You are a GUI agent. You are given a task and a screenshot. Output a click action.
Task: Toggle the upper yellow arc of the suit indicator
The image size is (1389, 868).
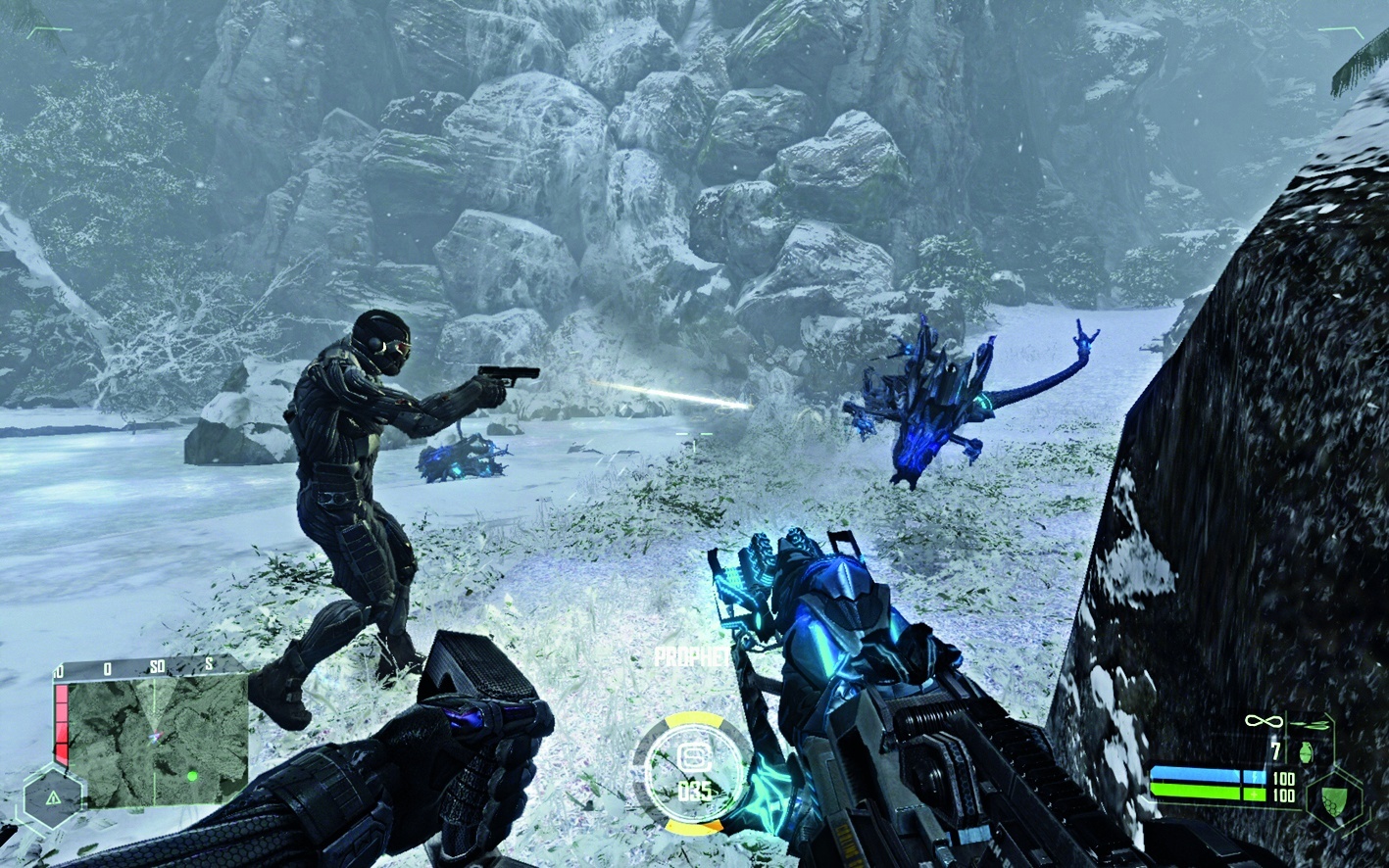coord(695,720)
